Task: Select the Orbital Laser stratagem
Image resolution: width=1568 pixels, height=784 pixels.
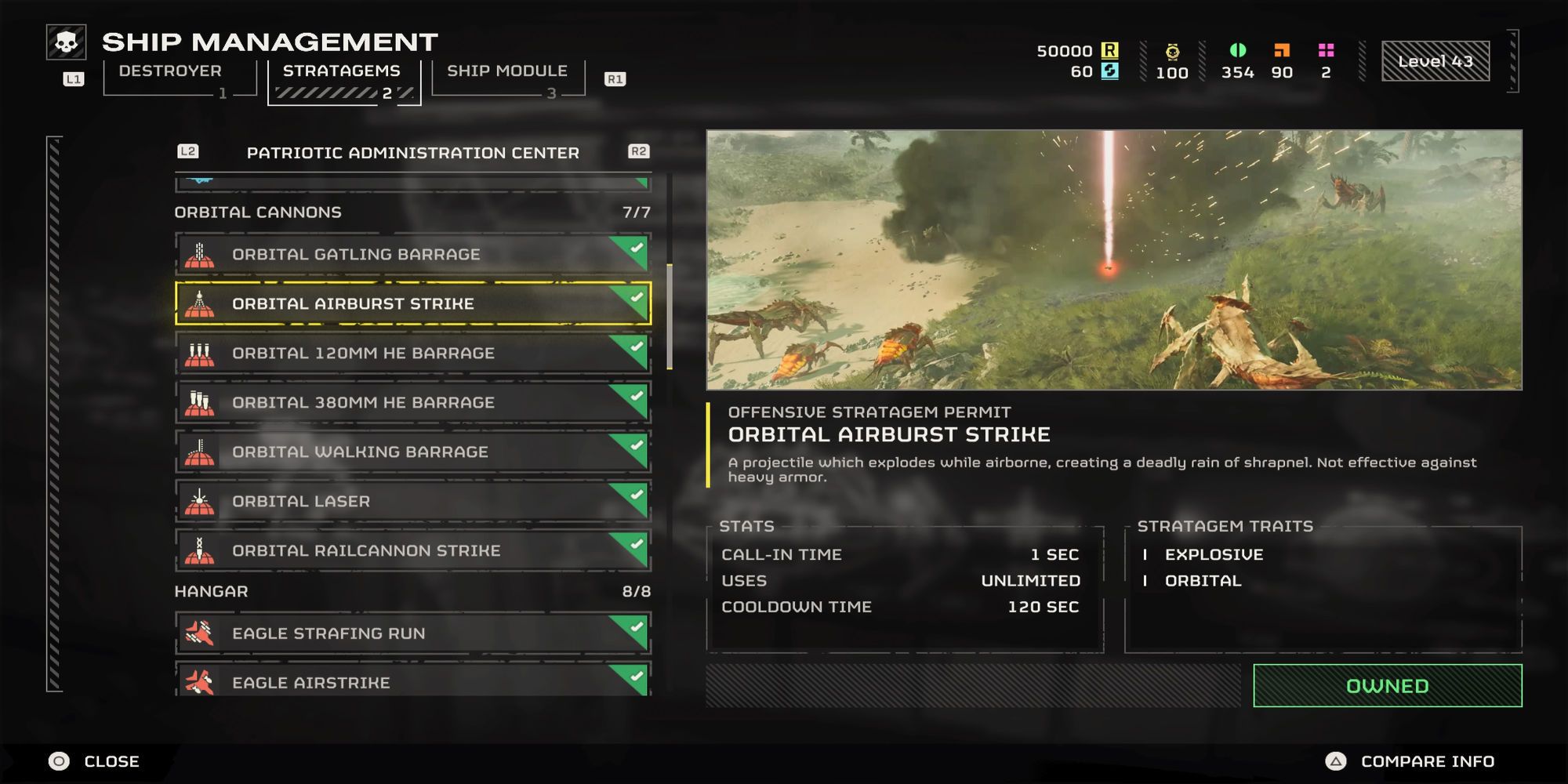Action: click(x=412, y=501)
